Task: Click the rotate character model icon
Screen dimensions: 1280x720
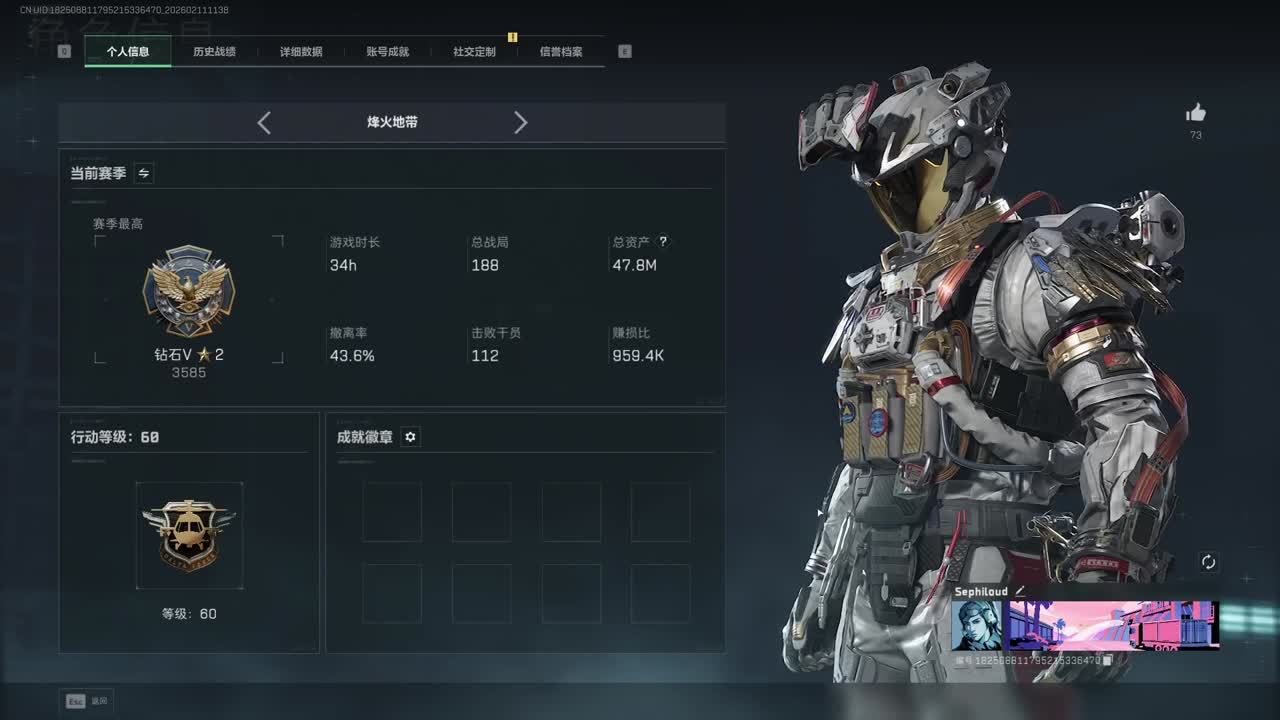Action: (1208, 562)
